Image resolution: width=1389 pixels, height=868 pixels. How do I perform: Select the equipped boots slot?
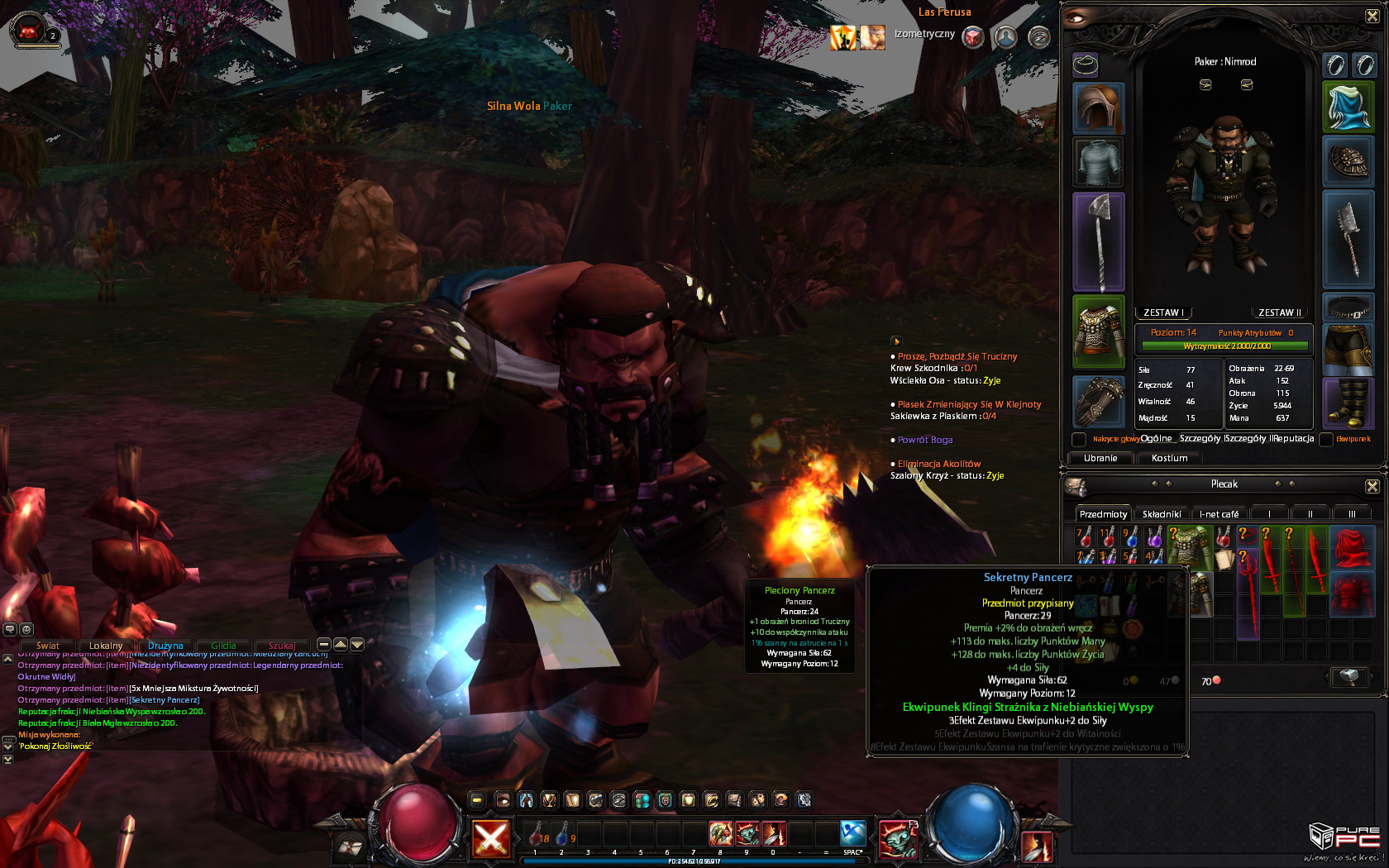pyautogui.click(x=1348, y=403)
